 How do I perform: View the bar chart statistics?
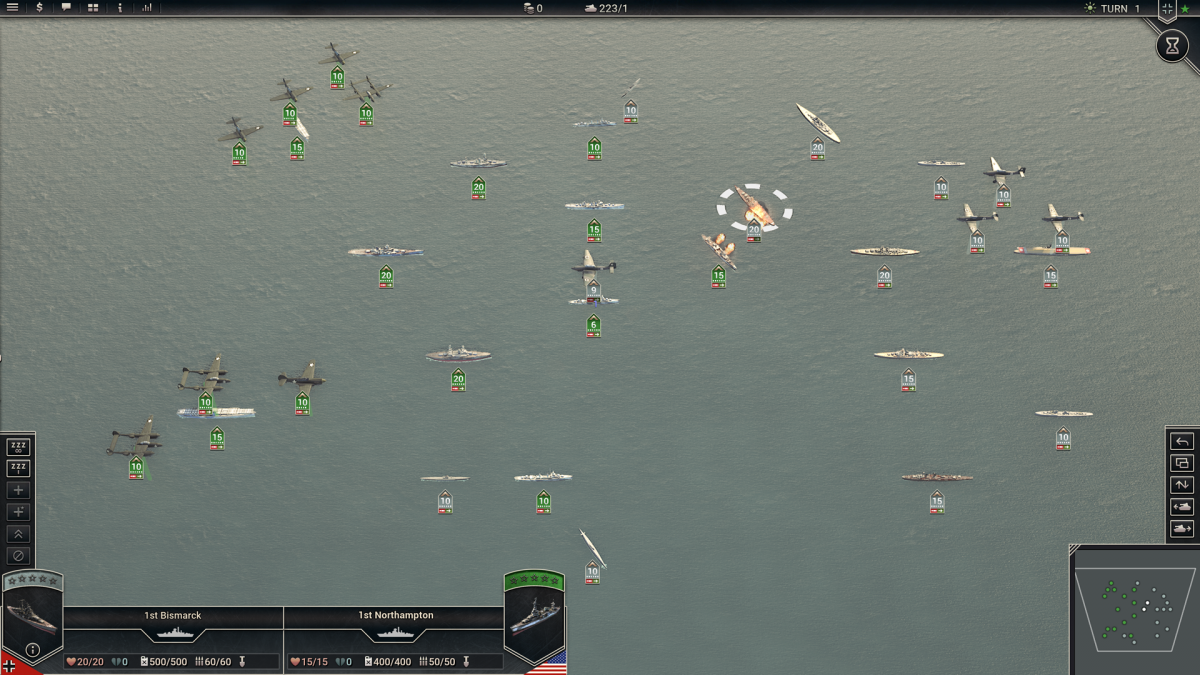(147, 8)
